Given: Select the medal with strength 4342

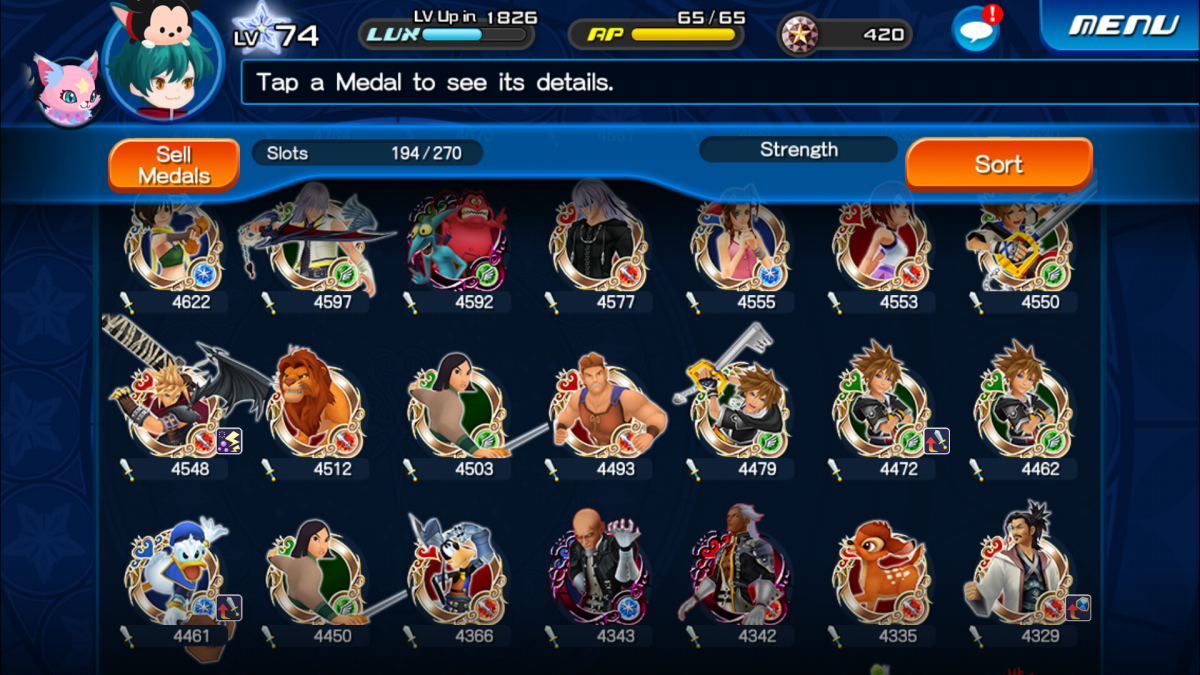Looking at the screenshot, I should point(740,577).
